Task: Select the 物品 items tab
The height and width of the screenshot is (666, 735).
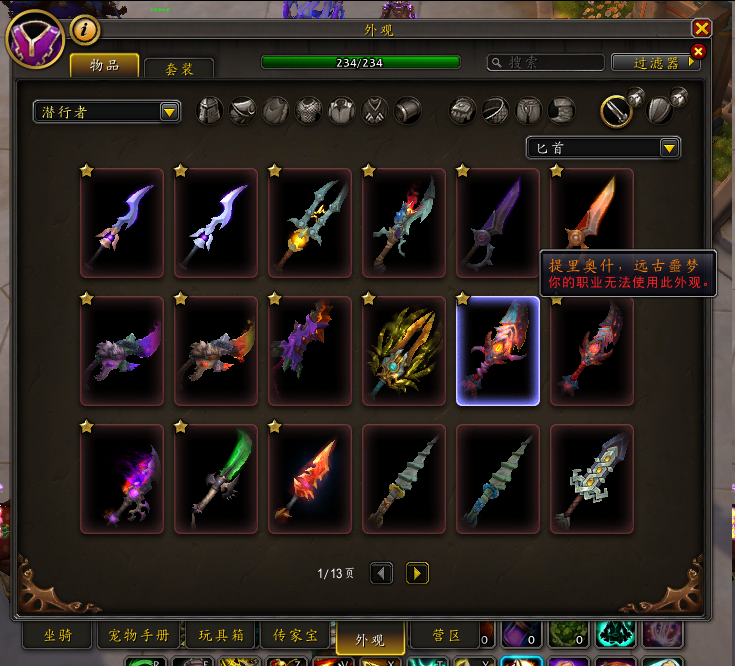Action: [104, 66]
